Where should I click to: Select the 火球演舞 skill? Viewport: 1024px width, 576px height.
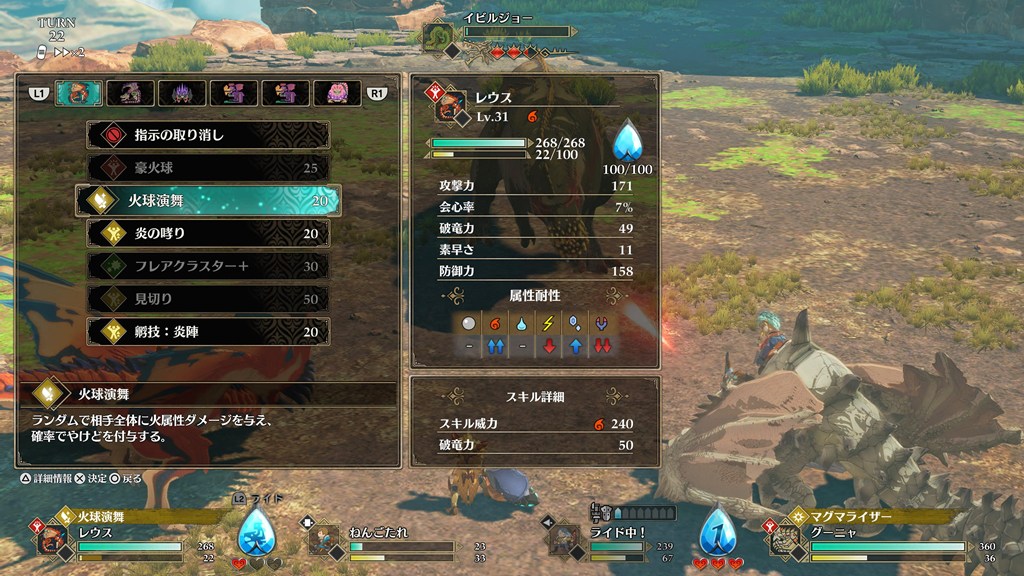[x=208, y=200]
